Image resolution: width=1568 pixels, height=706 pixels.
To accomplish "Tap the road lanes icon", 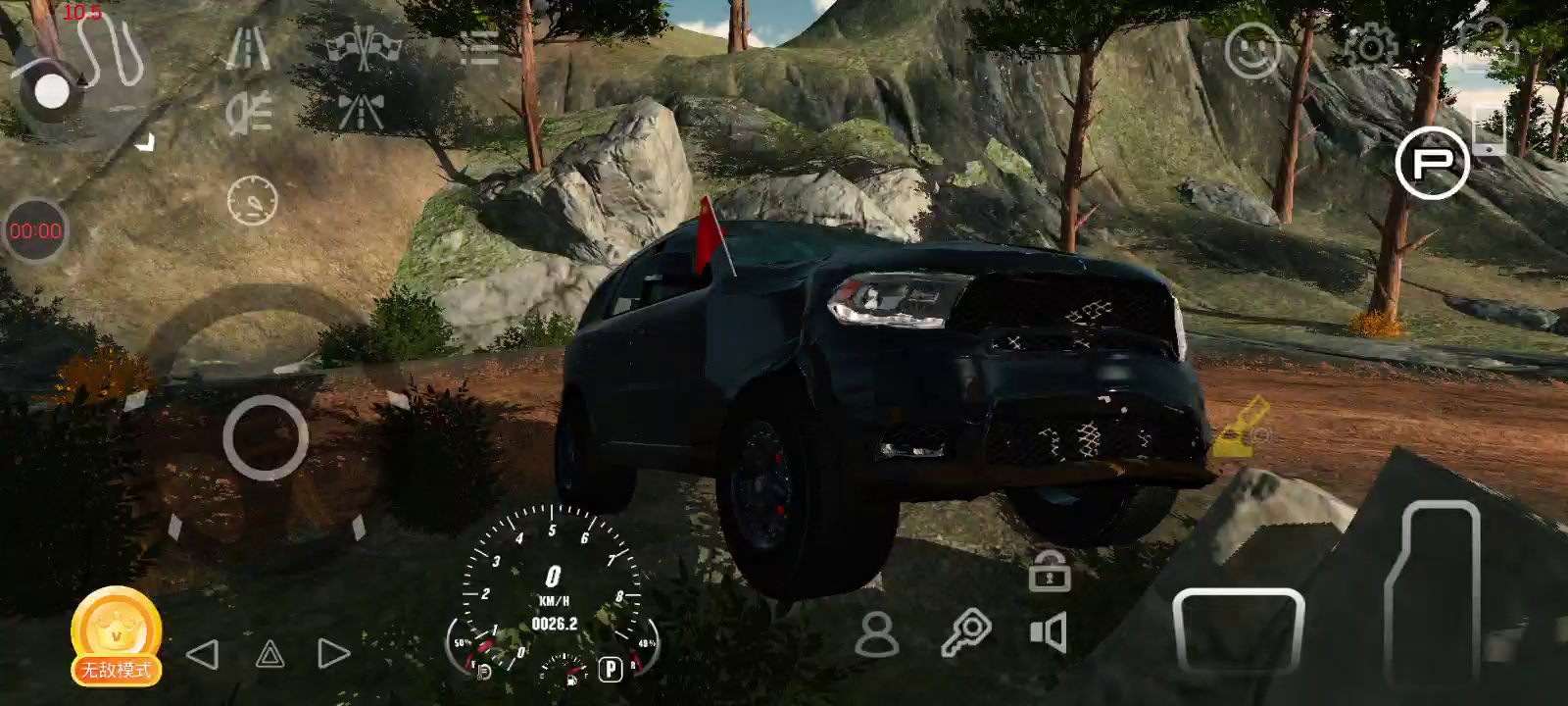I will (x=247, y=47).
